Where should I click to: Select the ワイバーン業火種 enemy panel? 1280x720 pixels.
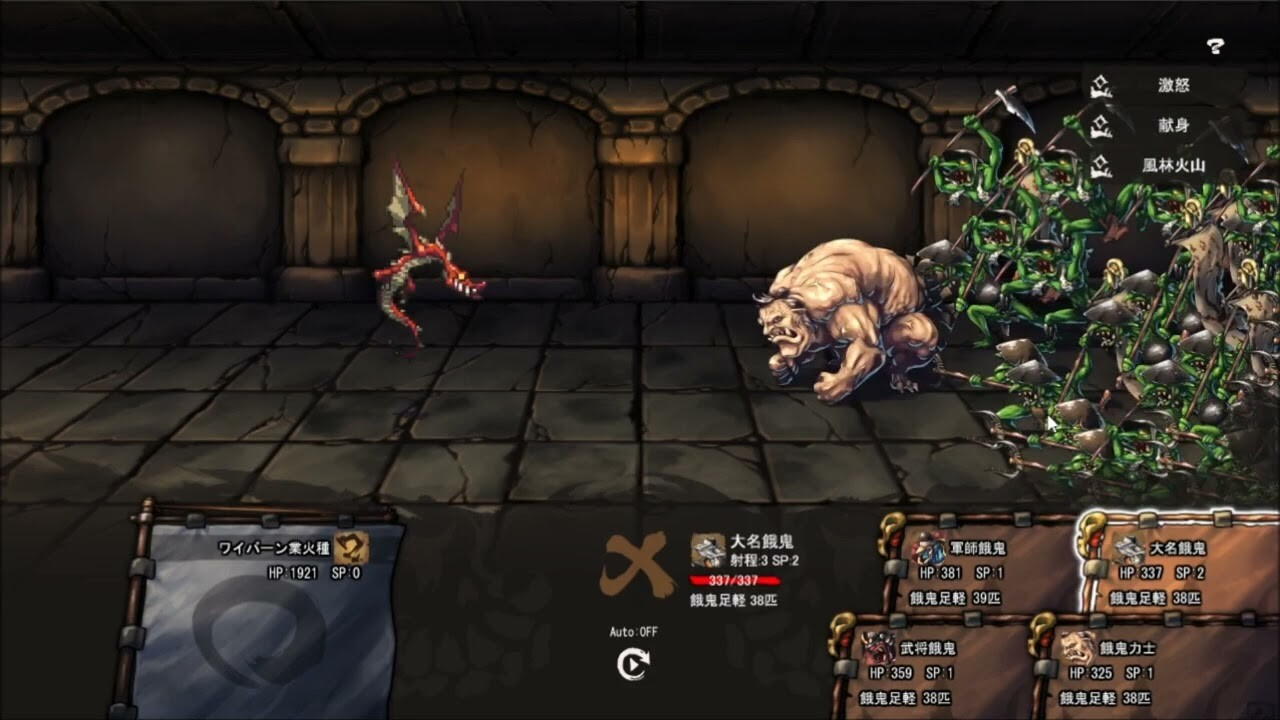(265, 610)
